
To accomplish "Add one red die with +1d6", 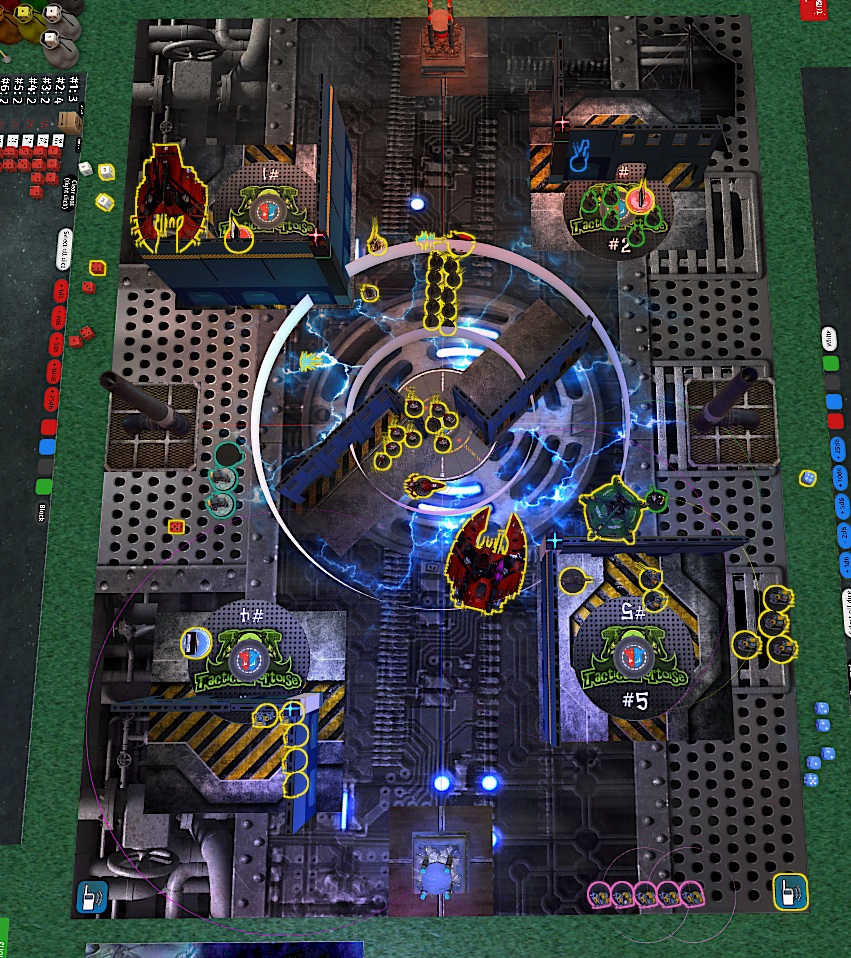I will 60,291.
